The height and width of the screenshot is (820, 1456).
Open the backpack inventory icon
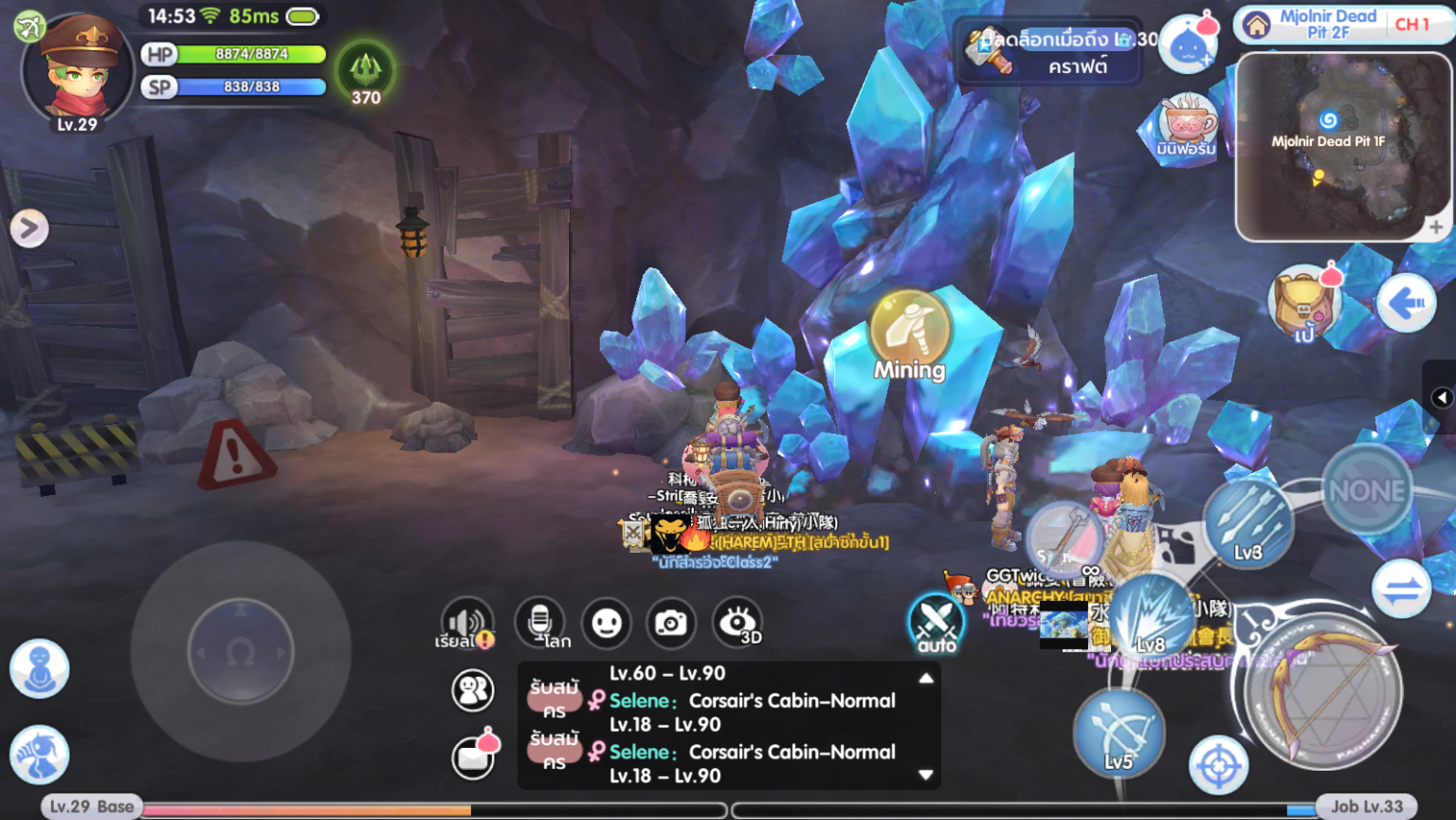click(x=1302, y=303)
